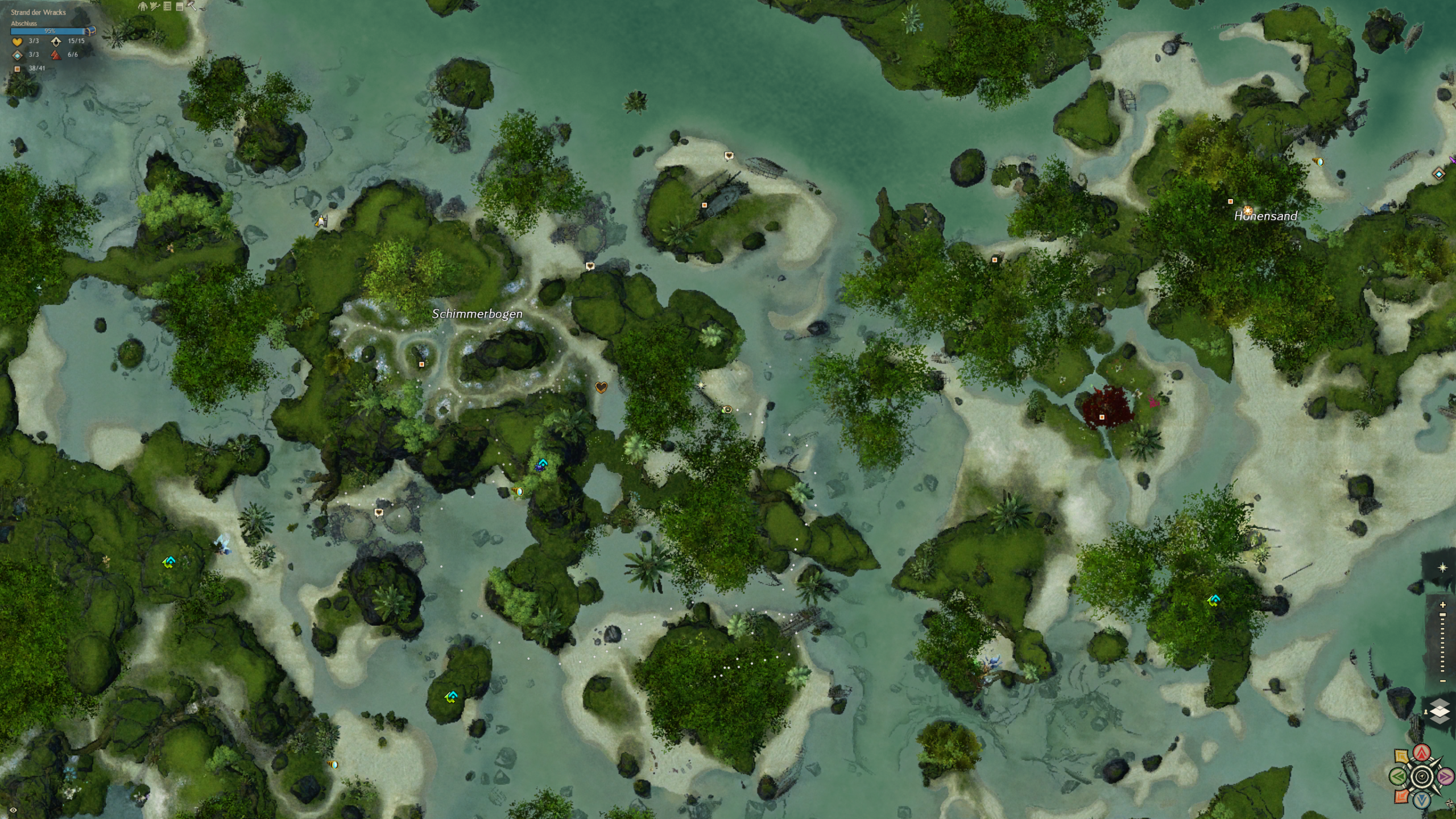Open the blue map completion reward chest
Screen dimensions: 1456x819
(91, 31)
